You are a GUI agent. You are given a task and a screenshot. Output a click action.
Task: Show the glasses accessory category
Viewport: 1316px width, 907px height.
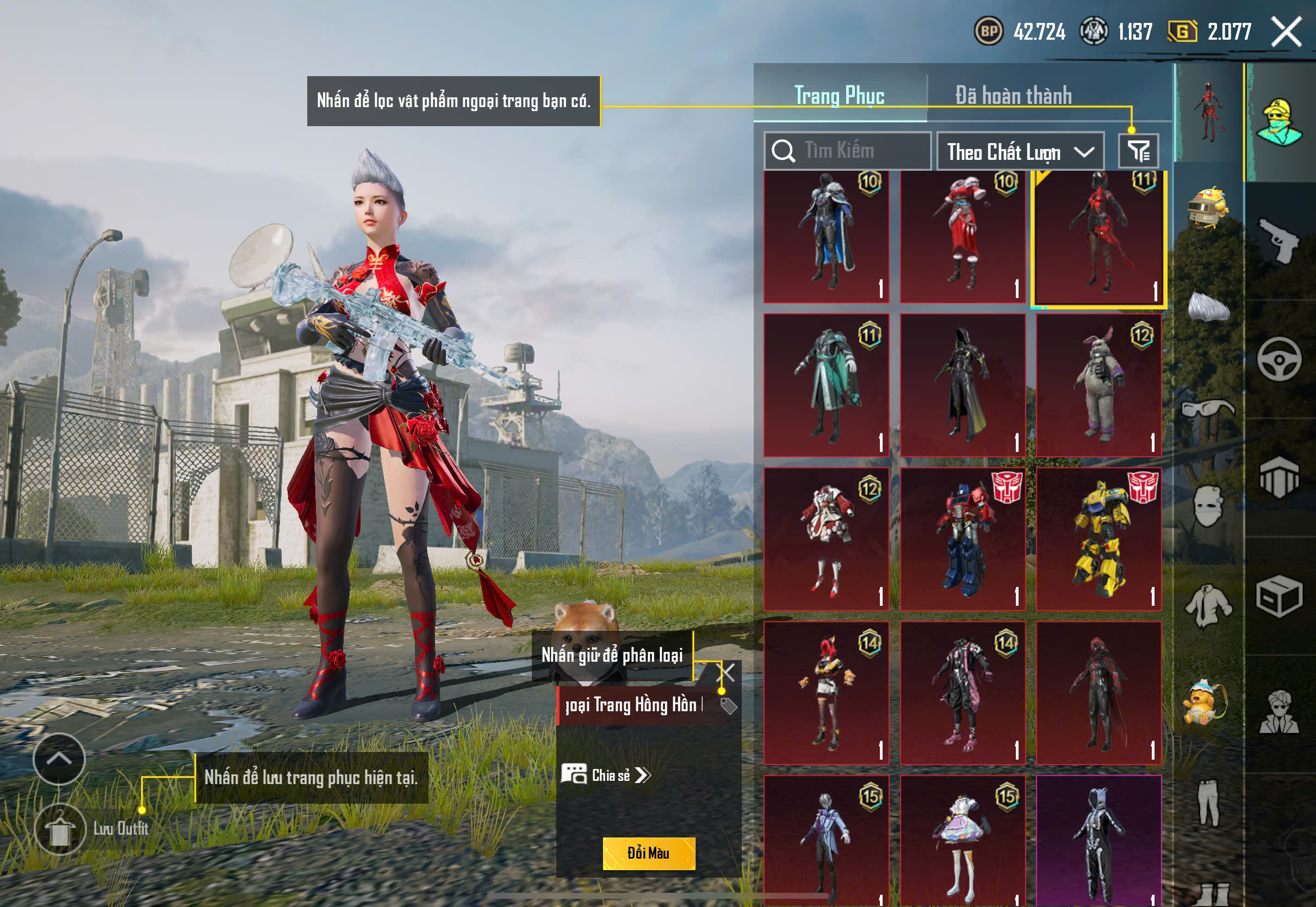point(1208,408)
